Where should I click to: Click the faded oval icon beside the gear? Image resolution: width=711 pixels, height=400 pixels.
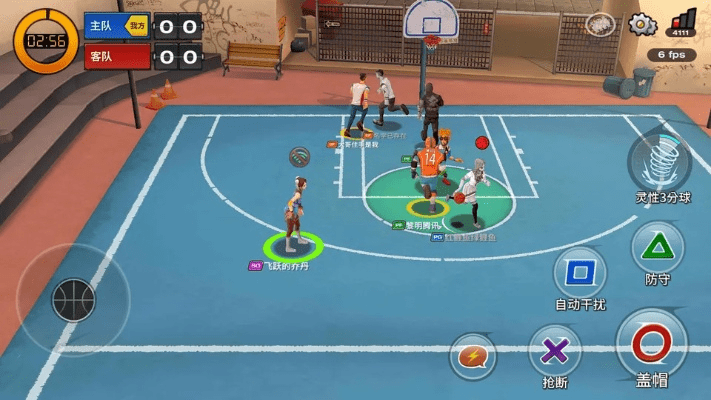600,25
